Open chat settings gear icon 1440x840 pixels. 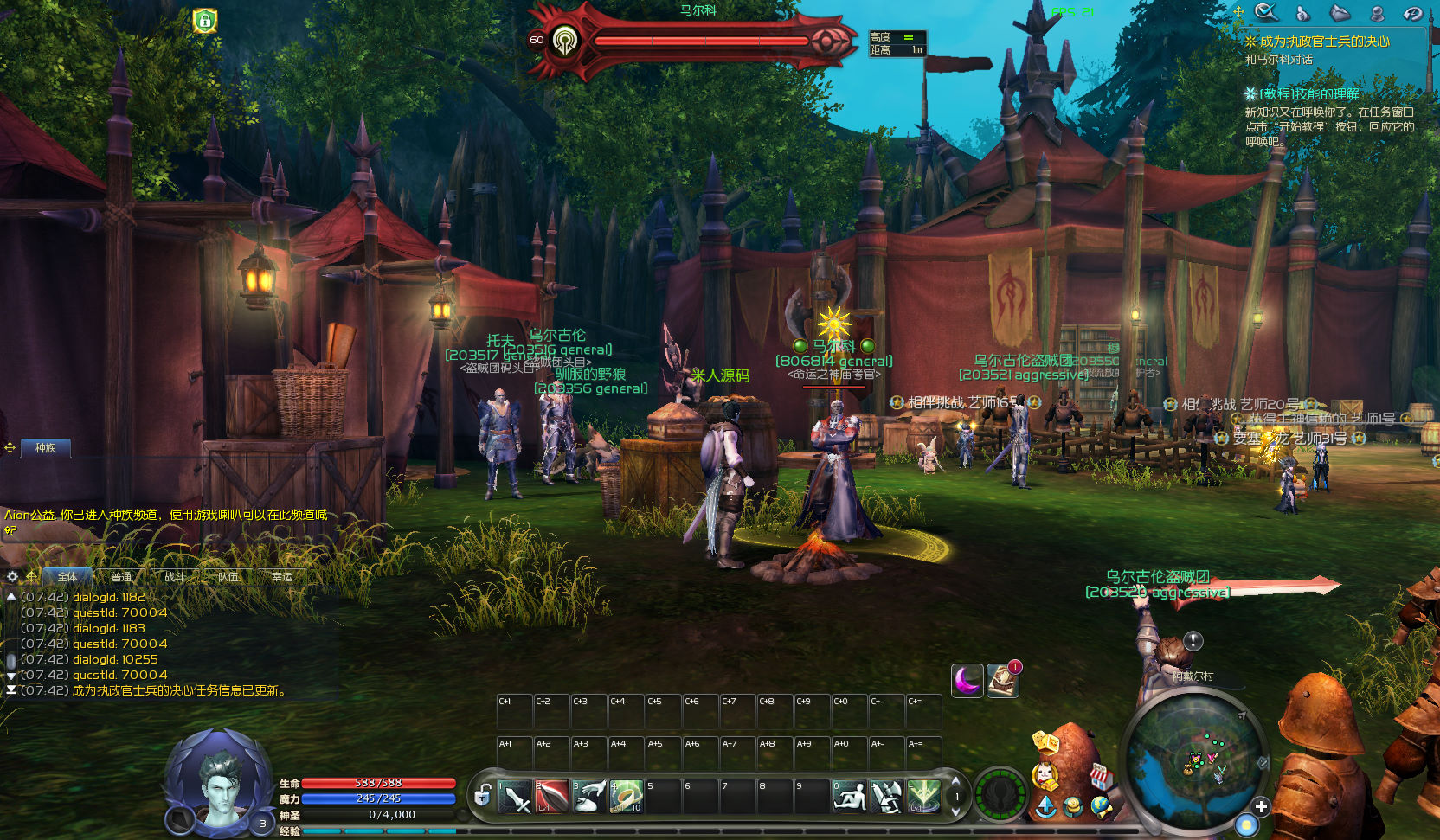pos(12,576)
